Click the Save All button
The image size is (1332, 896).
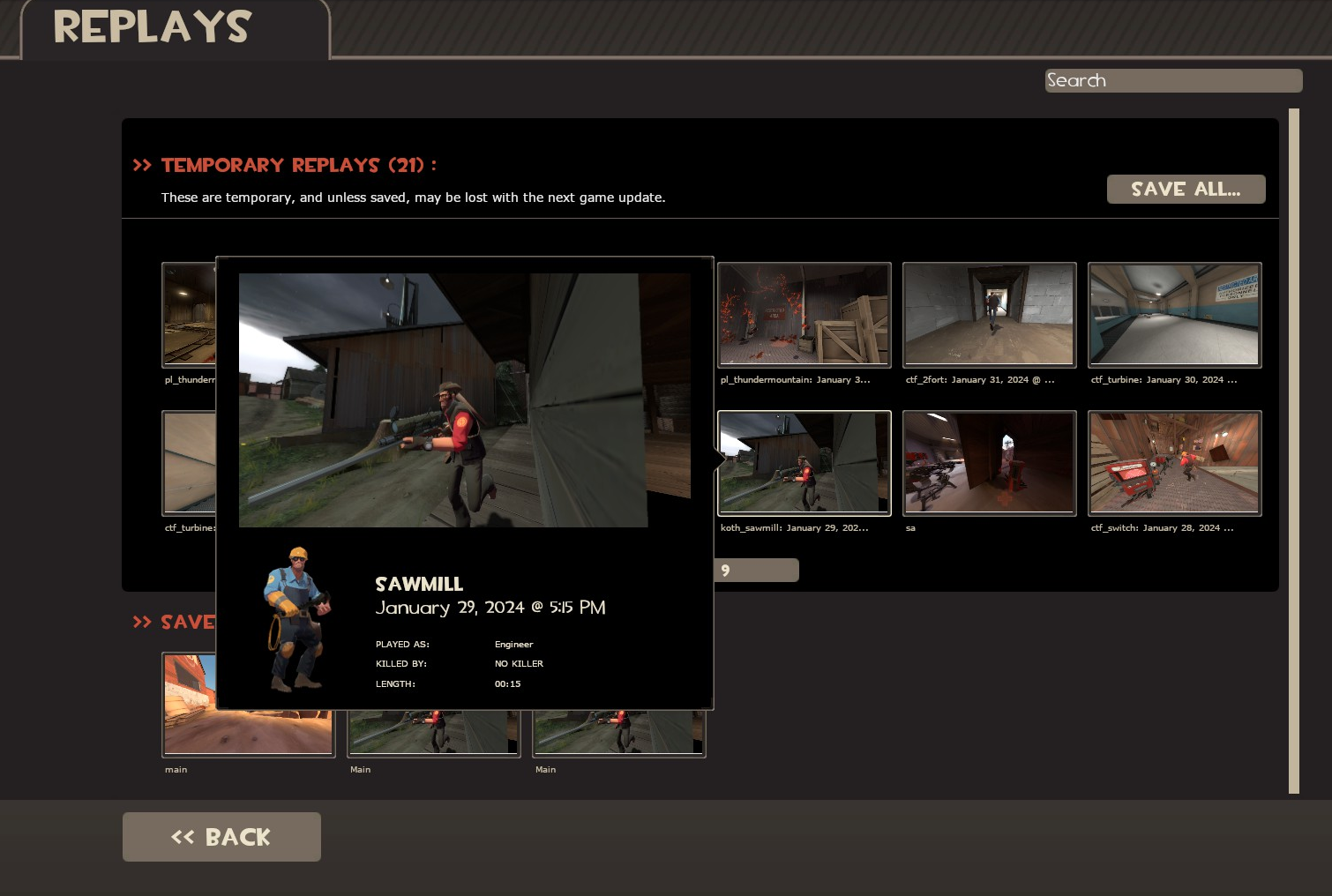pyautogui.click(x=1186, y=189)
